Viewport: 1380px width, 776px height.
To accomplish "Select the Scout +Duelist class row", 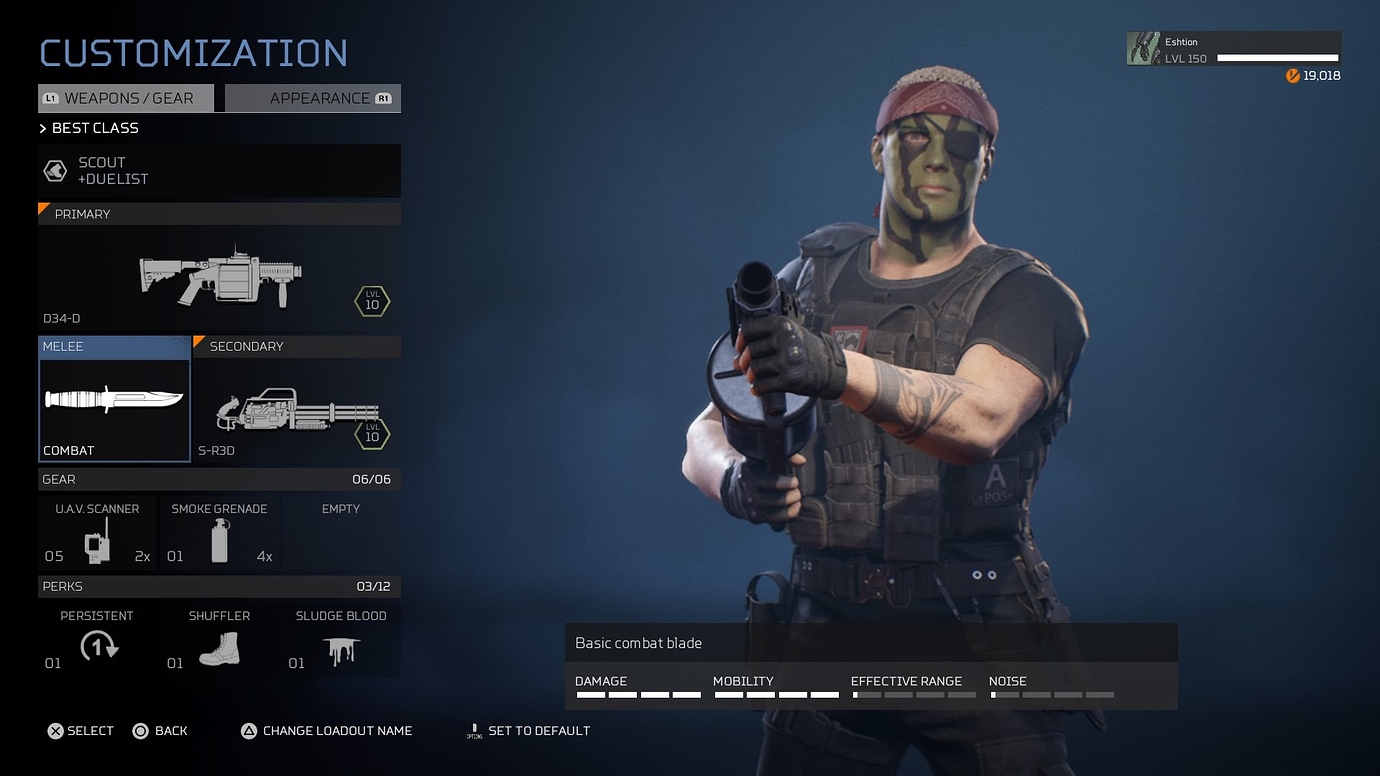I will (x=219, y=171).
